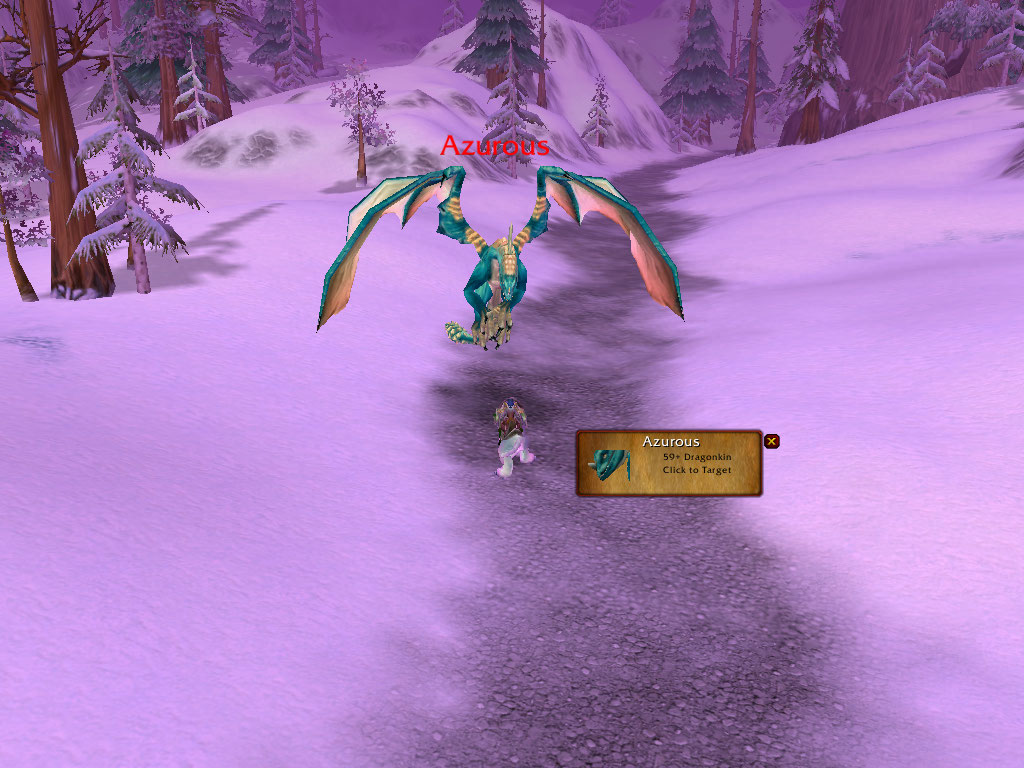Screen dimensions: 1024x768
Task: Target Azurous via the rare alert frame
Action: click(668, 463)
